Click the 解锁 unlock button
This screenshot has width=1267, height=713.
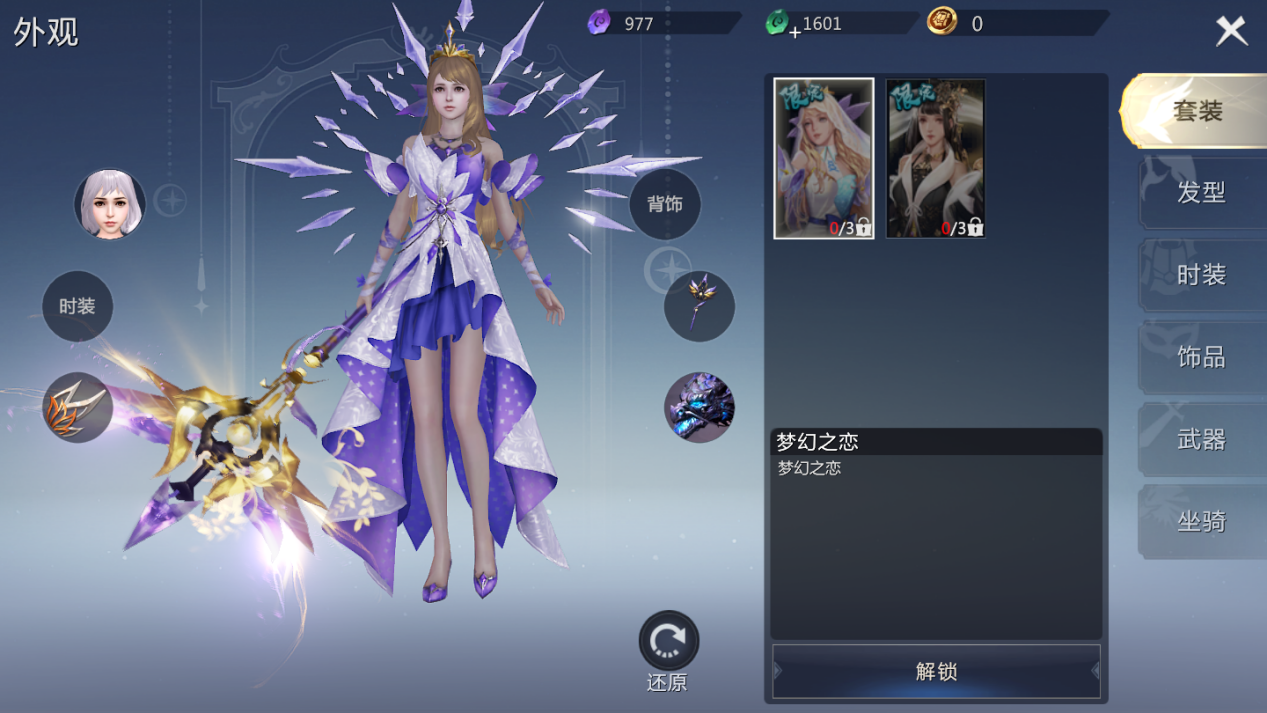point(936,671)
